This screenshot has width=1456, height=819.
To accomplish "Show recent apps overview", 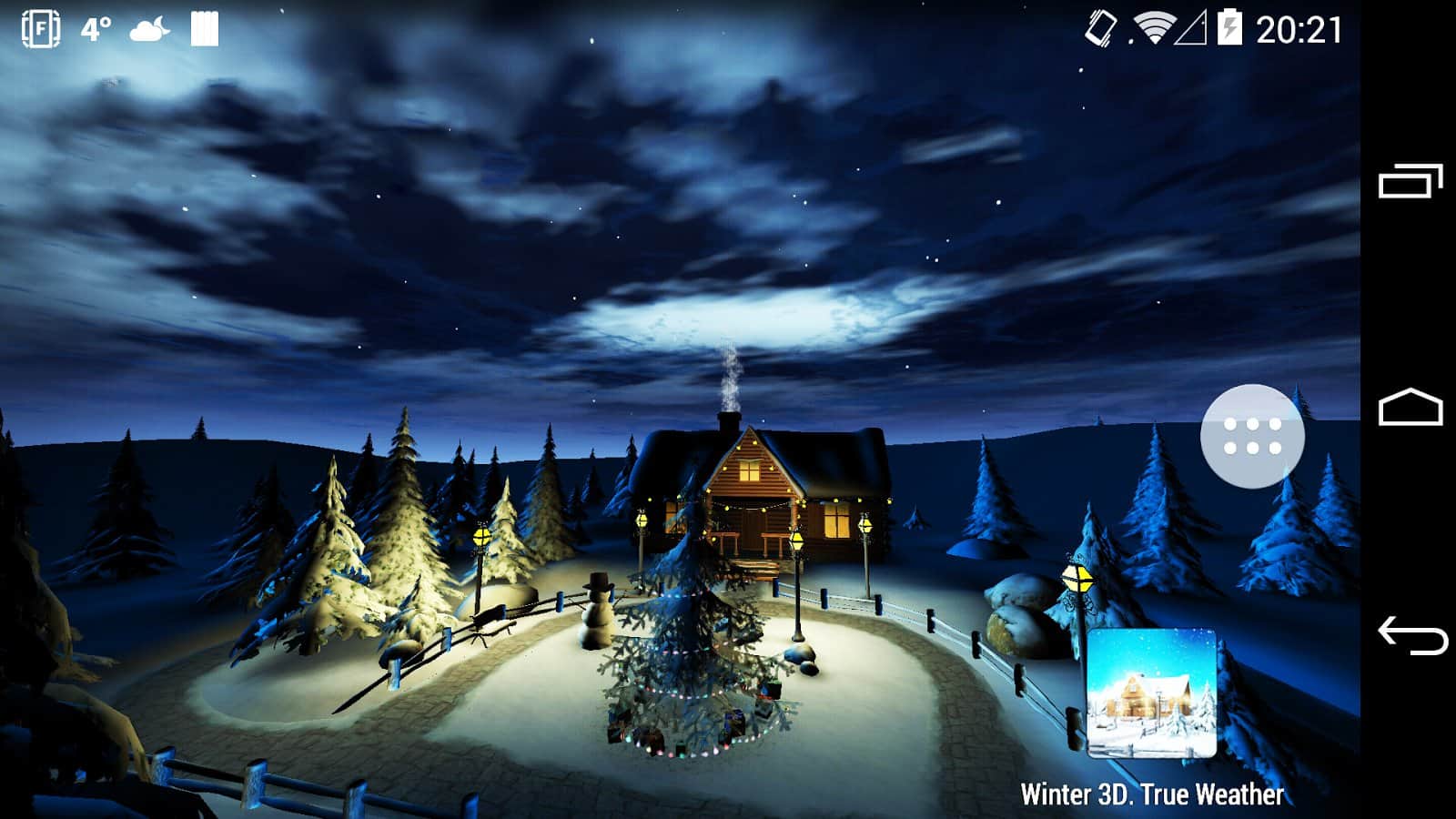I will coord(1410,181).
